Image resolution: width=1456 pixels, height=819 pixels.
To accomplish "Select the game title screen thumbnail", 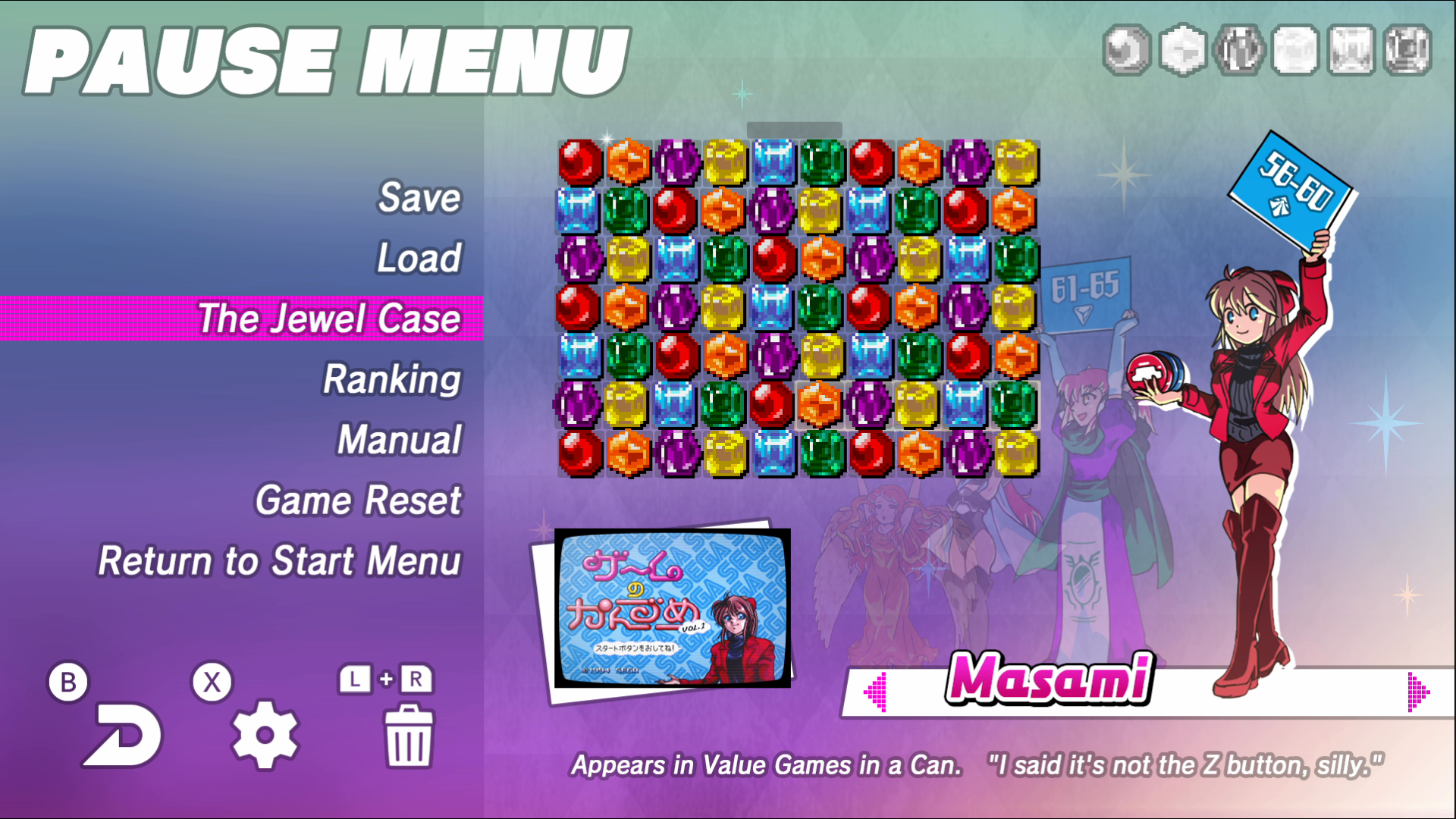I will (673, 608).
